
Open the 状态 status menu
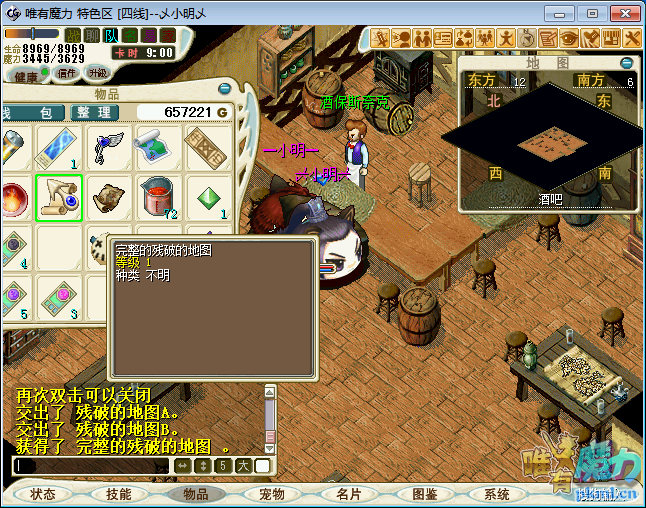(x=43, y=494)
